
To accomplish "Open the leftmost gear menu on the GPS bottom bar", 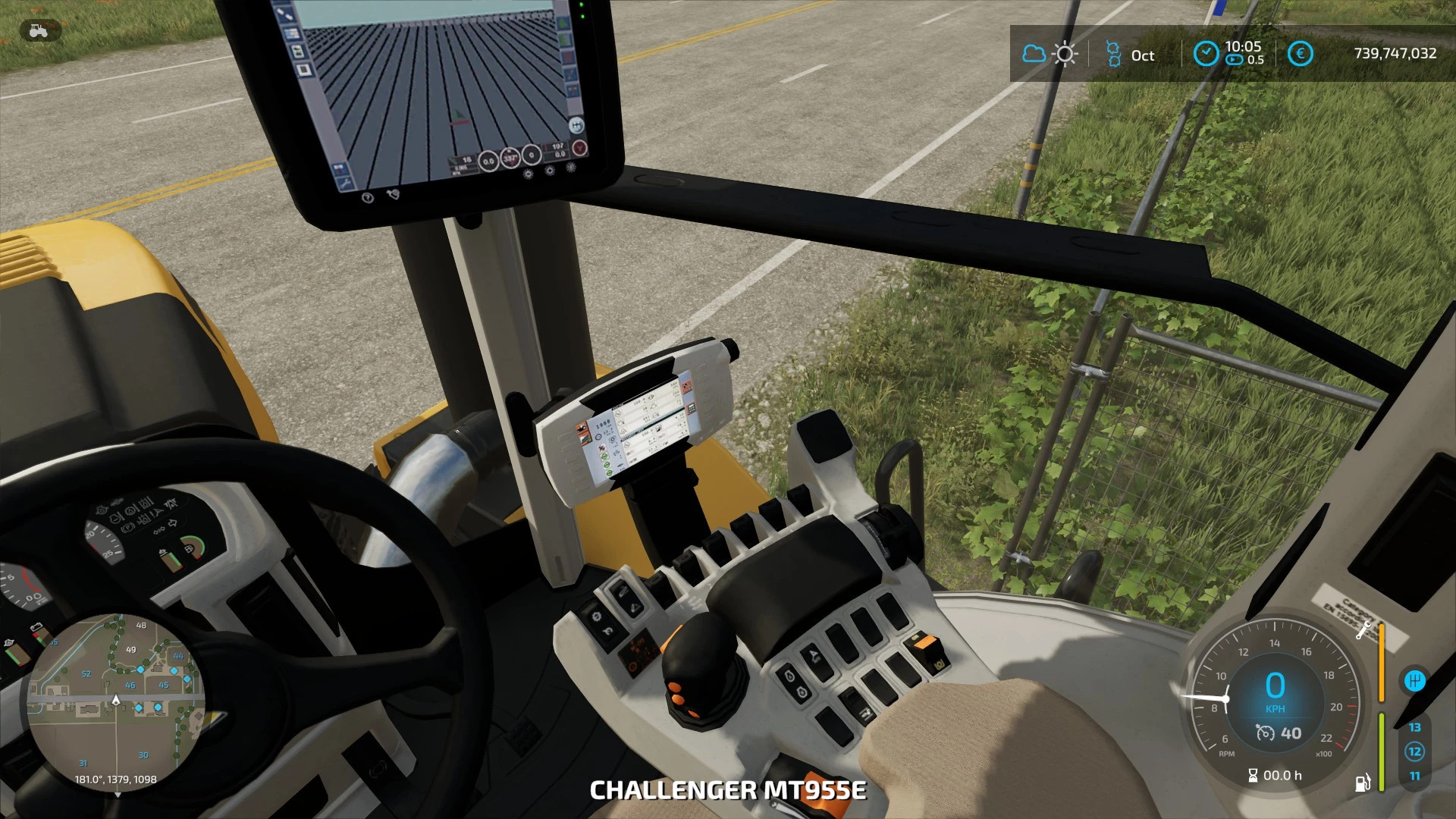I will (529, 174).
